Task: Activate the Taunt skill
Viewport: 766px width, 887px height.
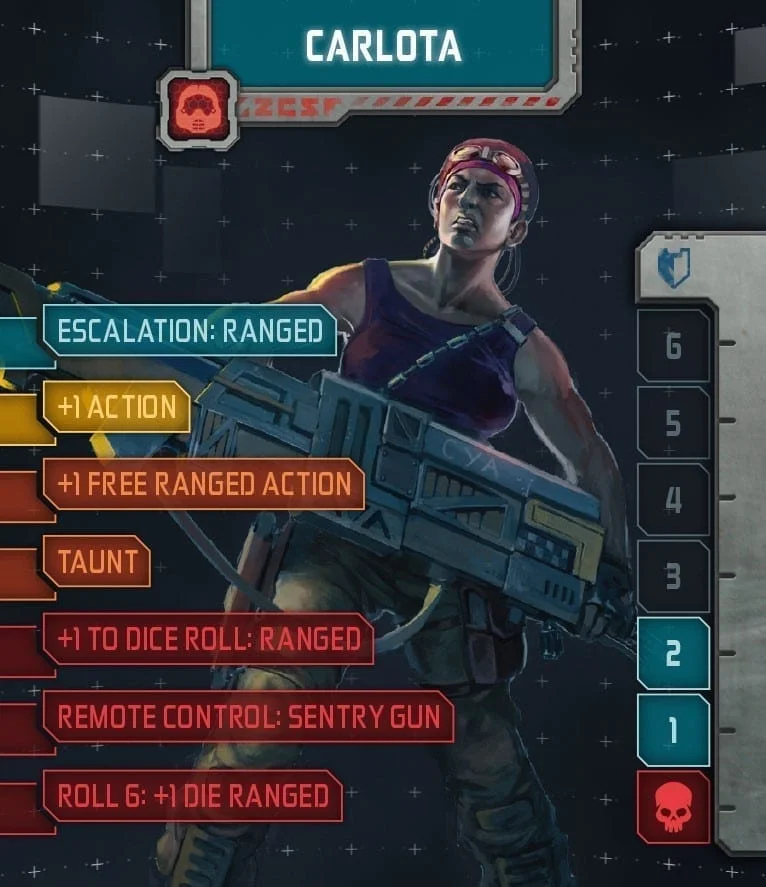Action: point(97,561)
